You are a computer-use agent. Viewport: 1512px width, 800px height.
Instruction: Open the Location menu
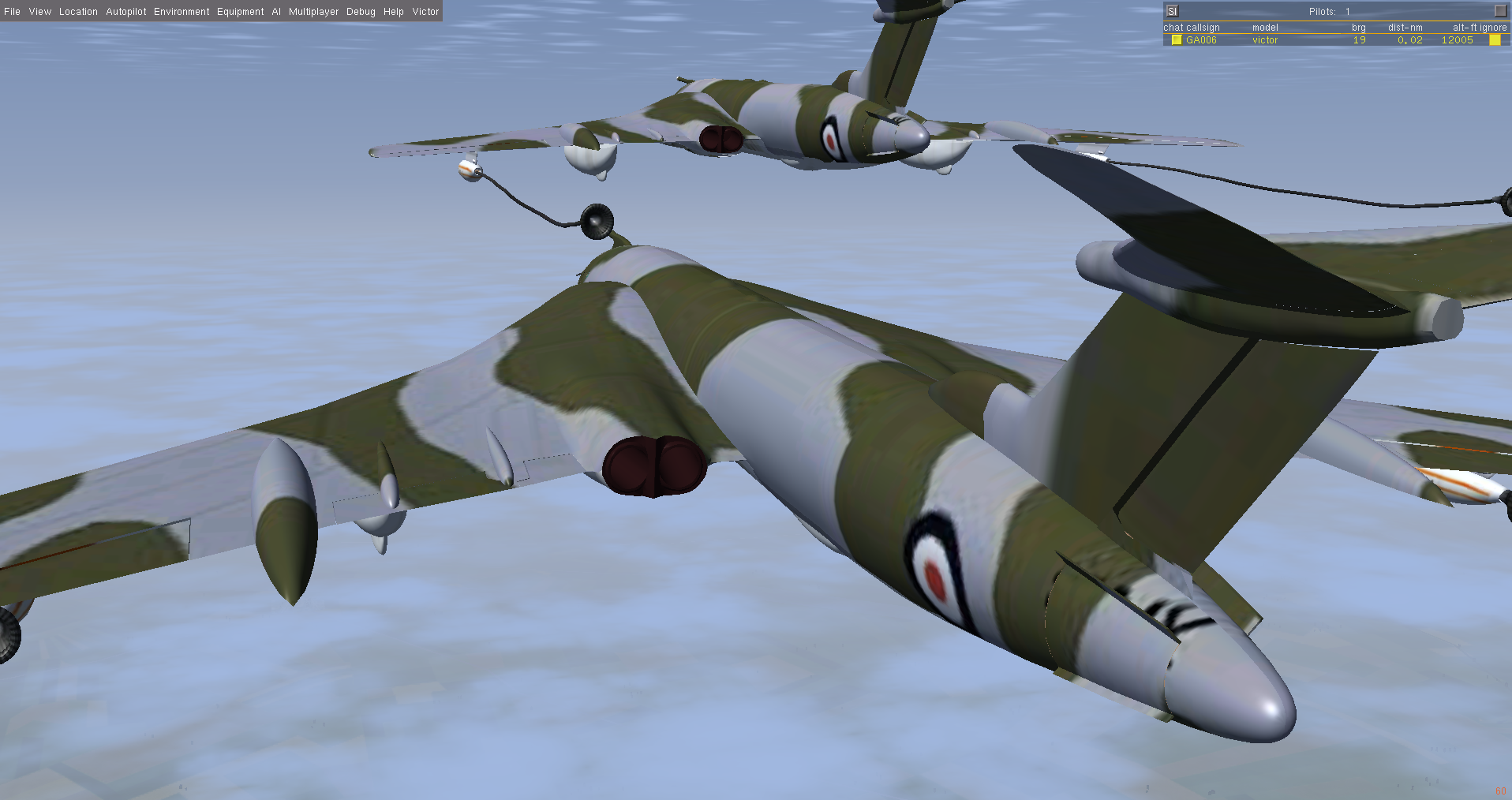[78, 12]
